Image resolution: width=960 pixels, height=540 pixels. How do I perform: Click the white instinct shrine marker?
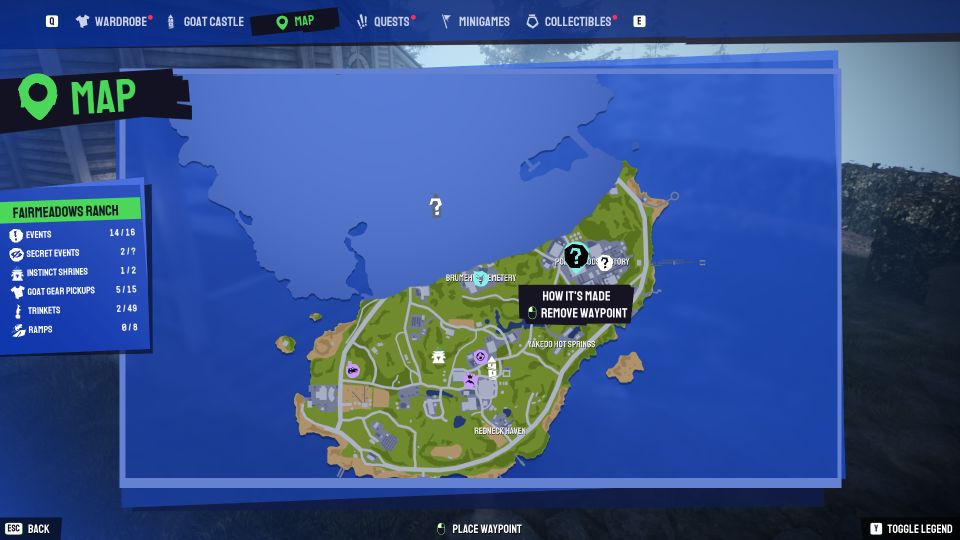point(437,357)
